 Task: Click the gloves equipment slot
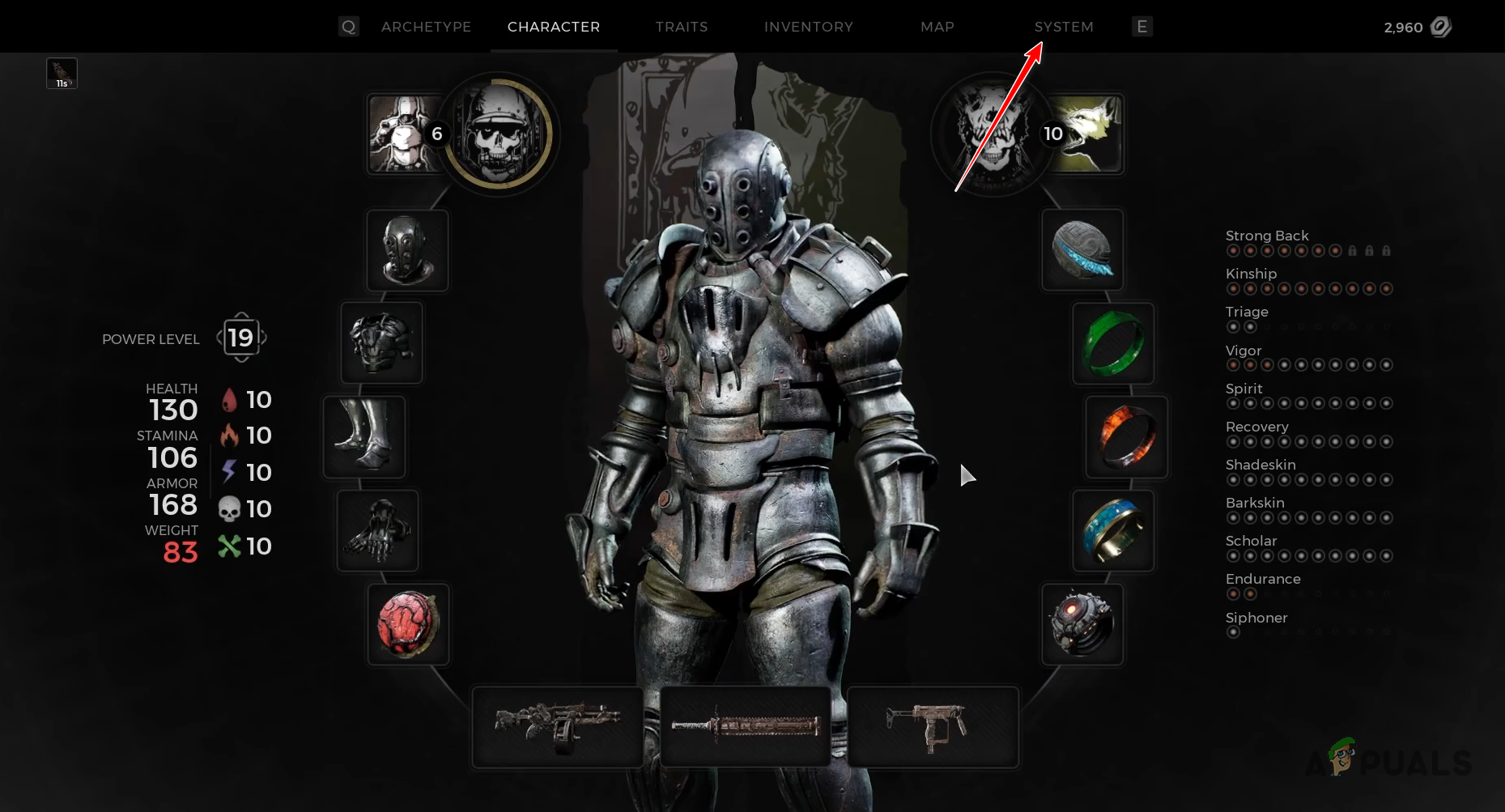pos(377,530)
